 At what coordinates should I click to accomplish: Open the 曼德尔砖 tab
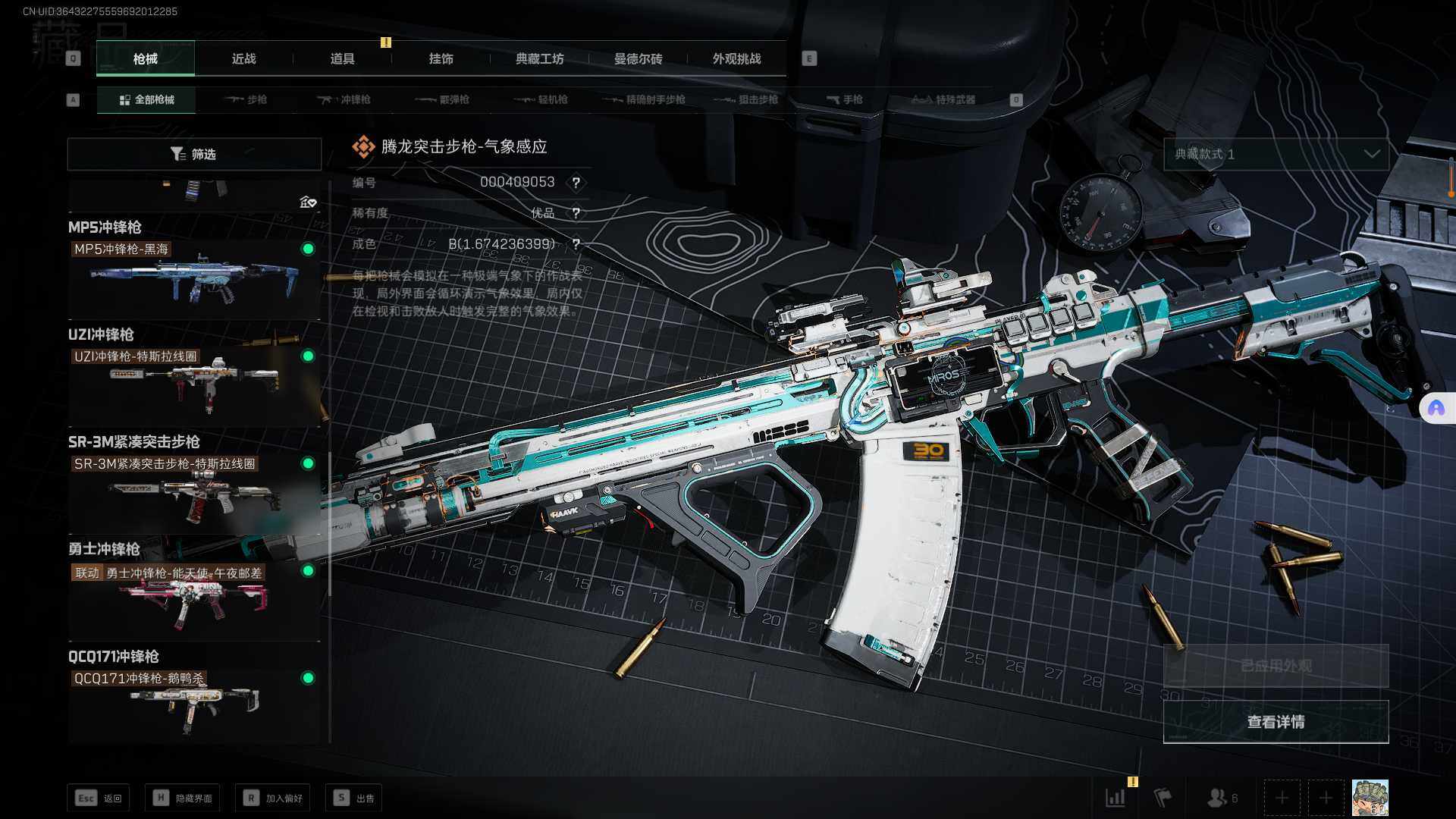638,59
